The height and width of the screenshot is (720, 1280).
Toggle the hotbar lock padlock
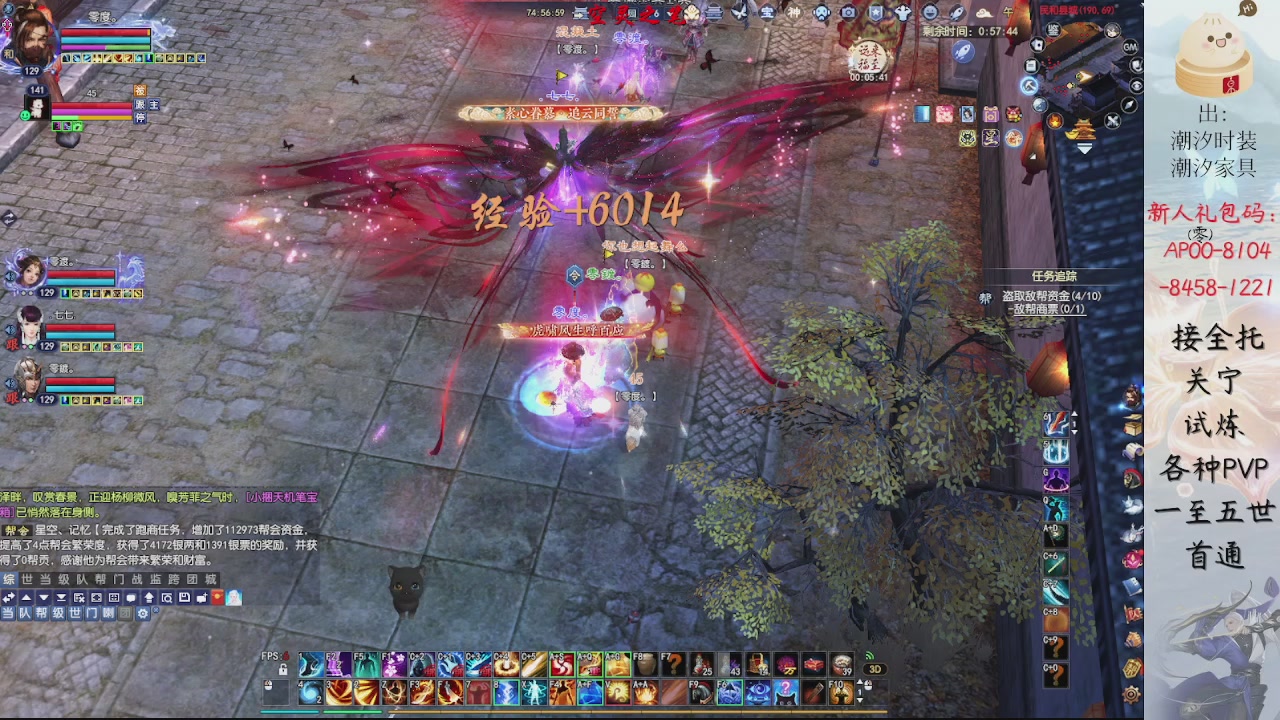pos(283,669)
